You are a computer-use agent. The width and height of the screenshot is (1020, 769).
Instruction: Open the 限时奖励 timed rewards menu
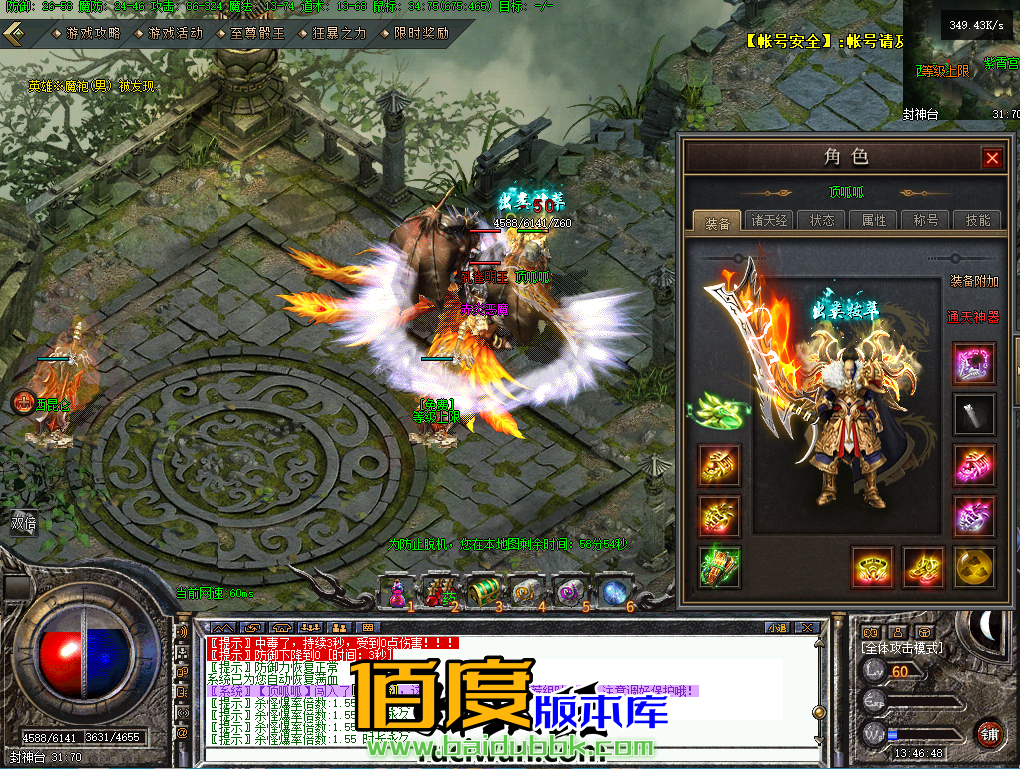click(x=414, y=33)
